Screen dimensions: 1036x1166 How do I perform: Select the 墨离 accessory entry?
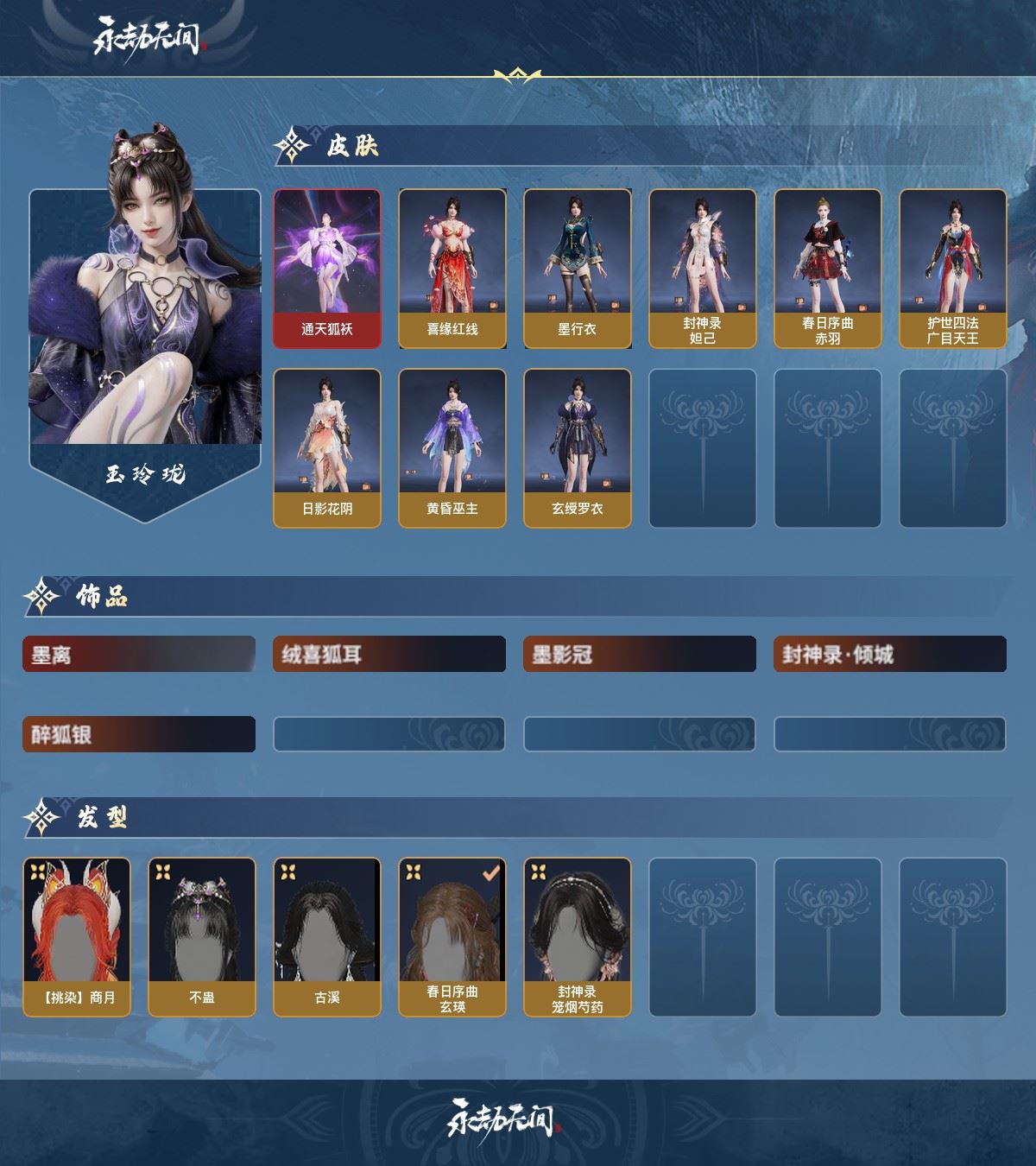139,655
